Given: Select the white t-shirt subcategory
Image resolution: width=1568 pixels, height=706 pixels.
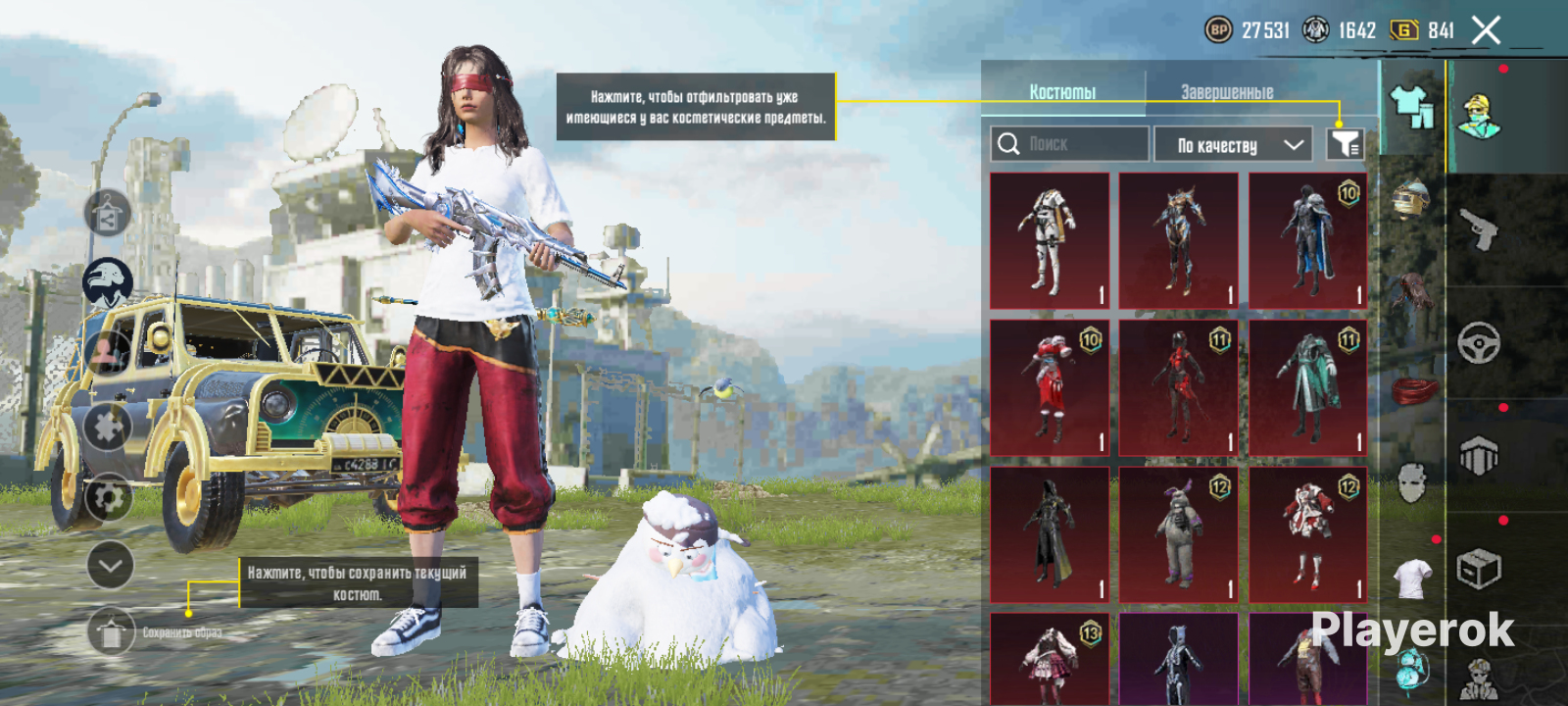Looking at the screenshot, I should pyautogui.click(x=1411, y=578).
